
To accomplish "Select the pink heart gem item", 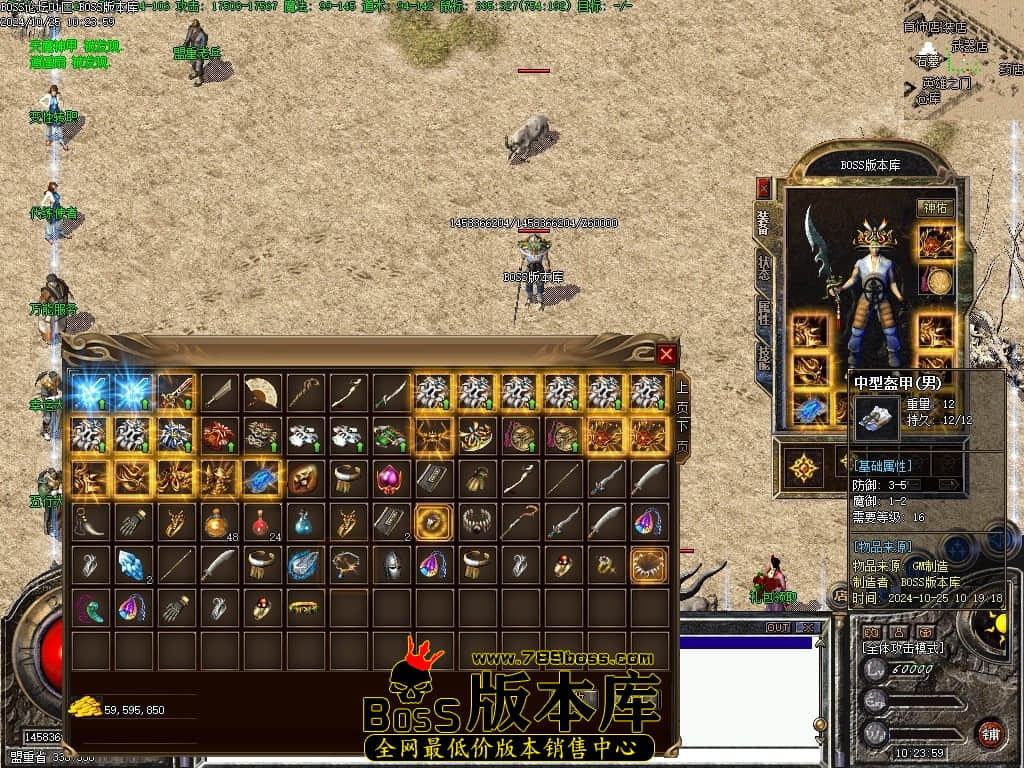I will pos(390,478).
